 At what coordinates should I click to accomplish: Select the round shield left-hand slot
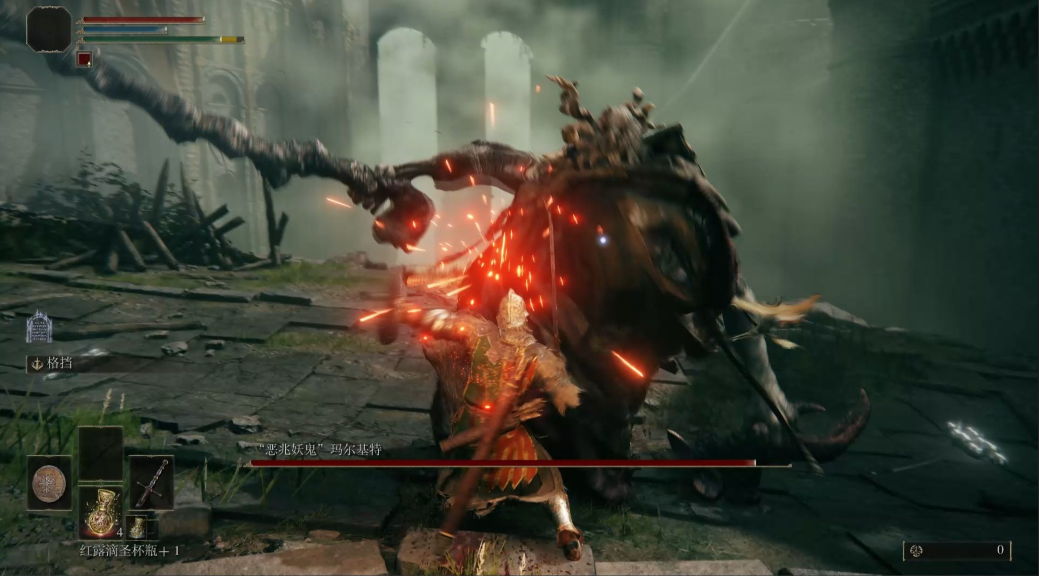[x=49, y=483]
